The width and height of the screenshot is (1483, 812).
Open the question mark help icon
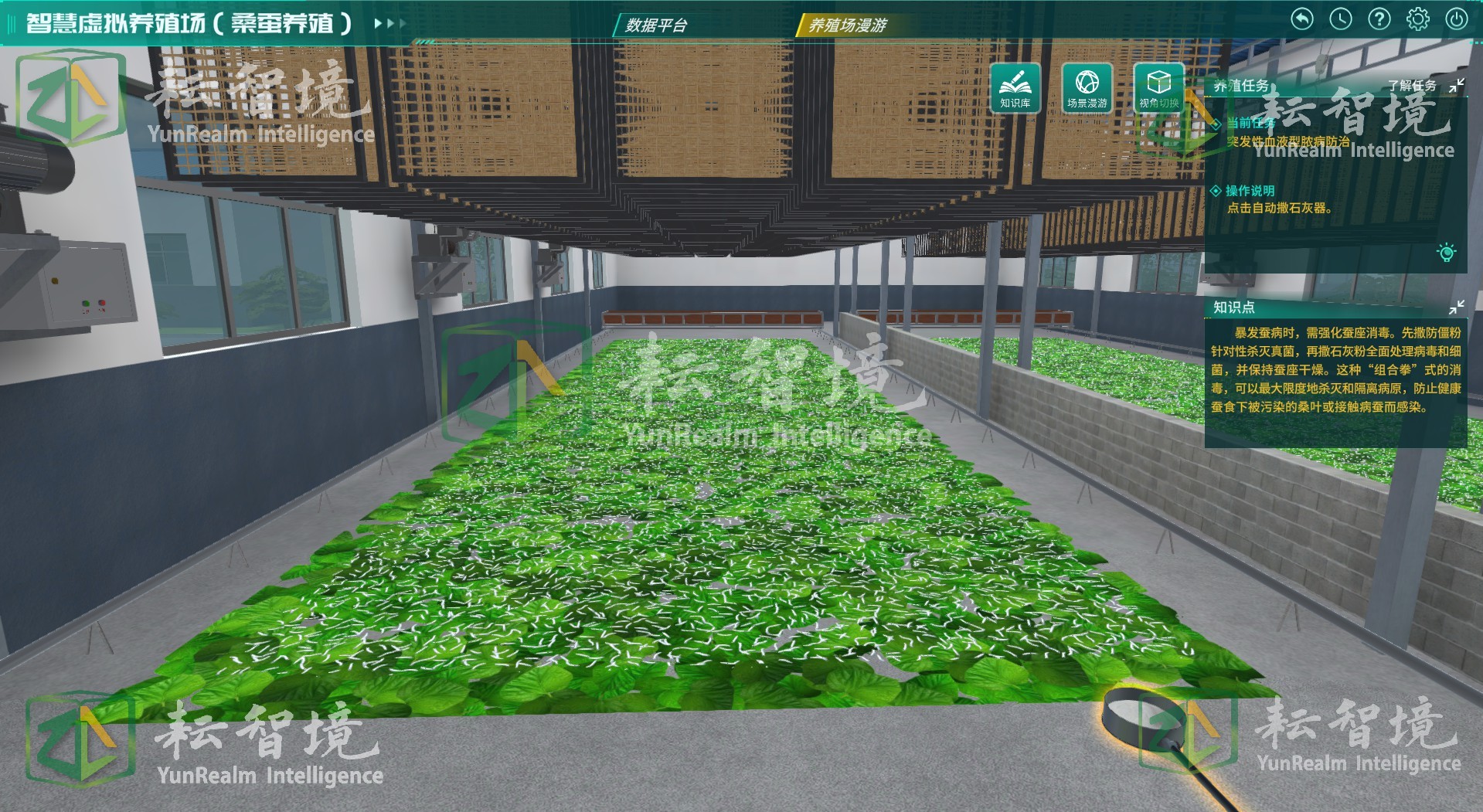point(1379,19)
